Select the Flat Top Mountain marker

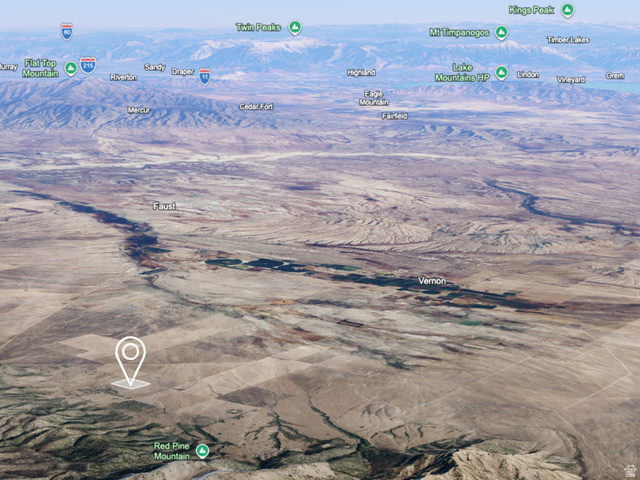71,68
